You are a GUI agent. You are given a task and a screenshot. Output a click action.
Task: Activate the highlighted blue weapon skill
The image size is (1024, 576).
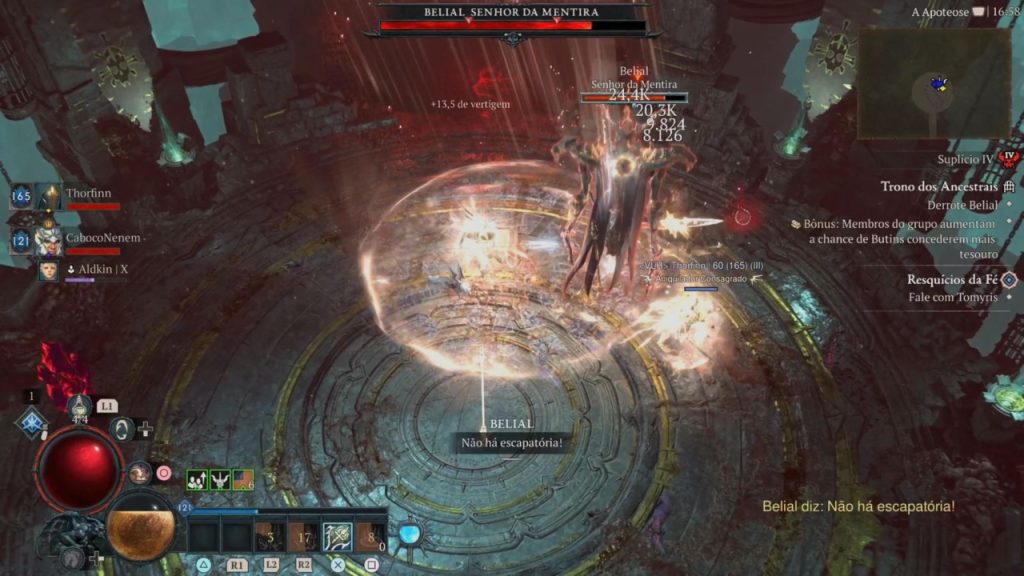(x=336, y=537)
